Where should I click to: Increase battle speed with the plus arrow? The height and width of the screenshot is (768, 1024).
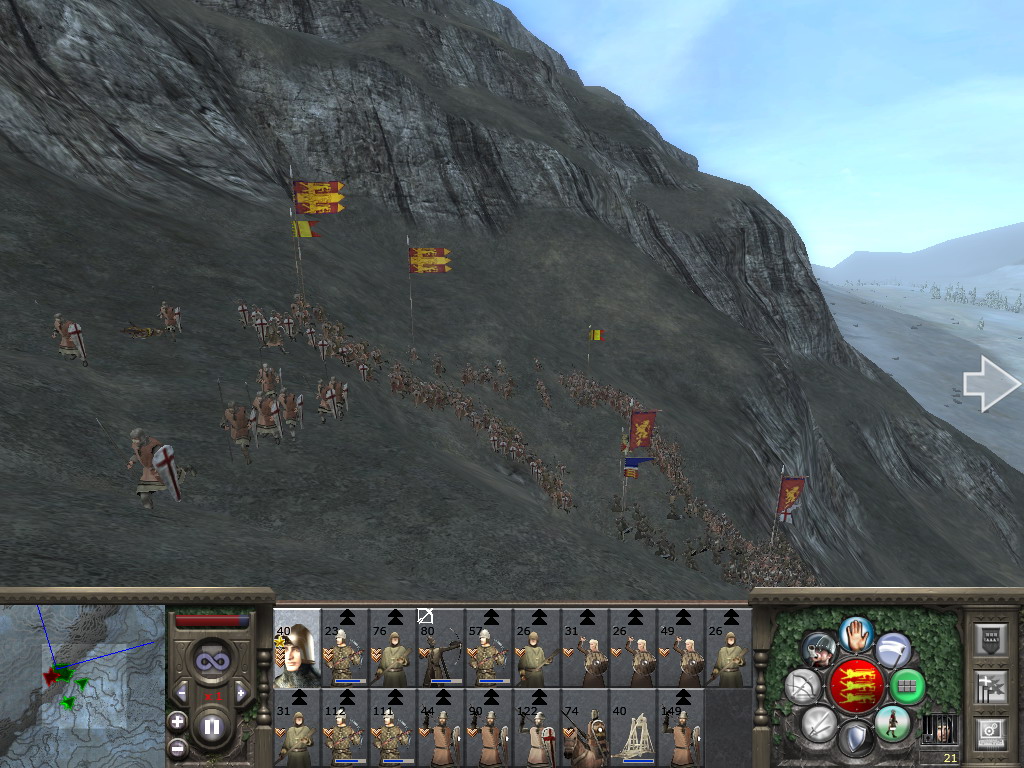pos(241,693)
